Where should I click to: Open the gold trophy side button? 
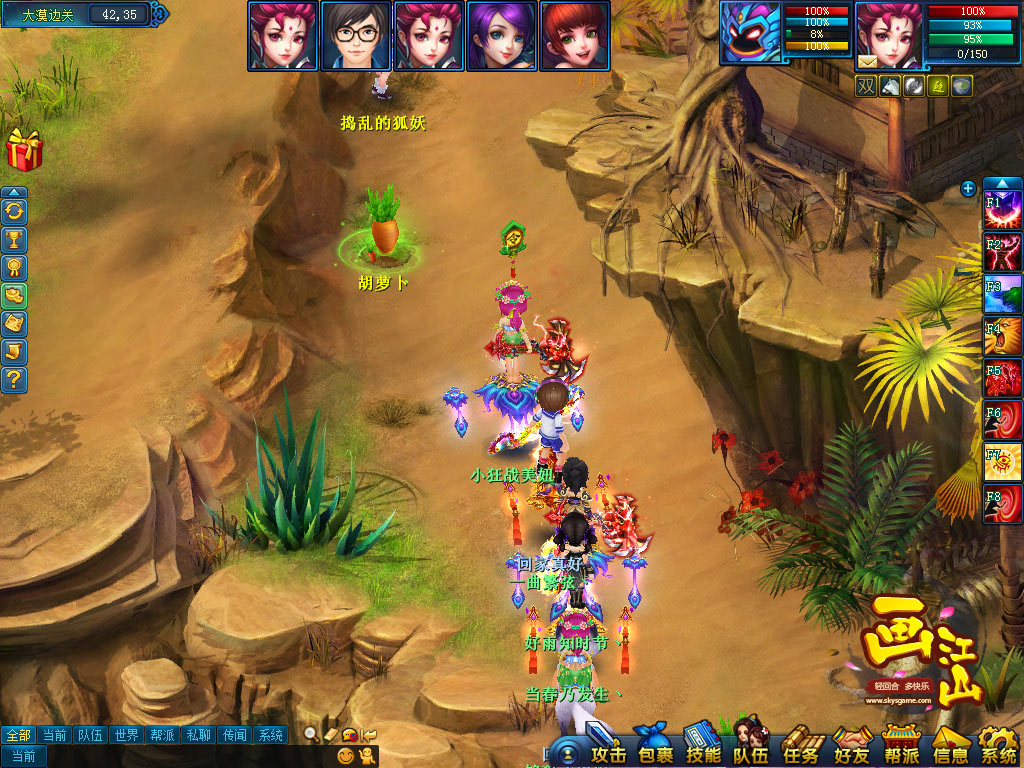pyautogui.click(x=15, y=240)
